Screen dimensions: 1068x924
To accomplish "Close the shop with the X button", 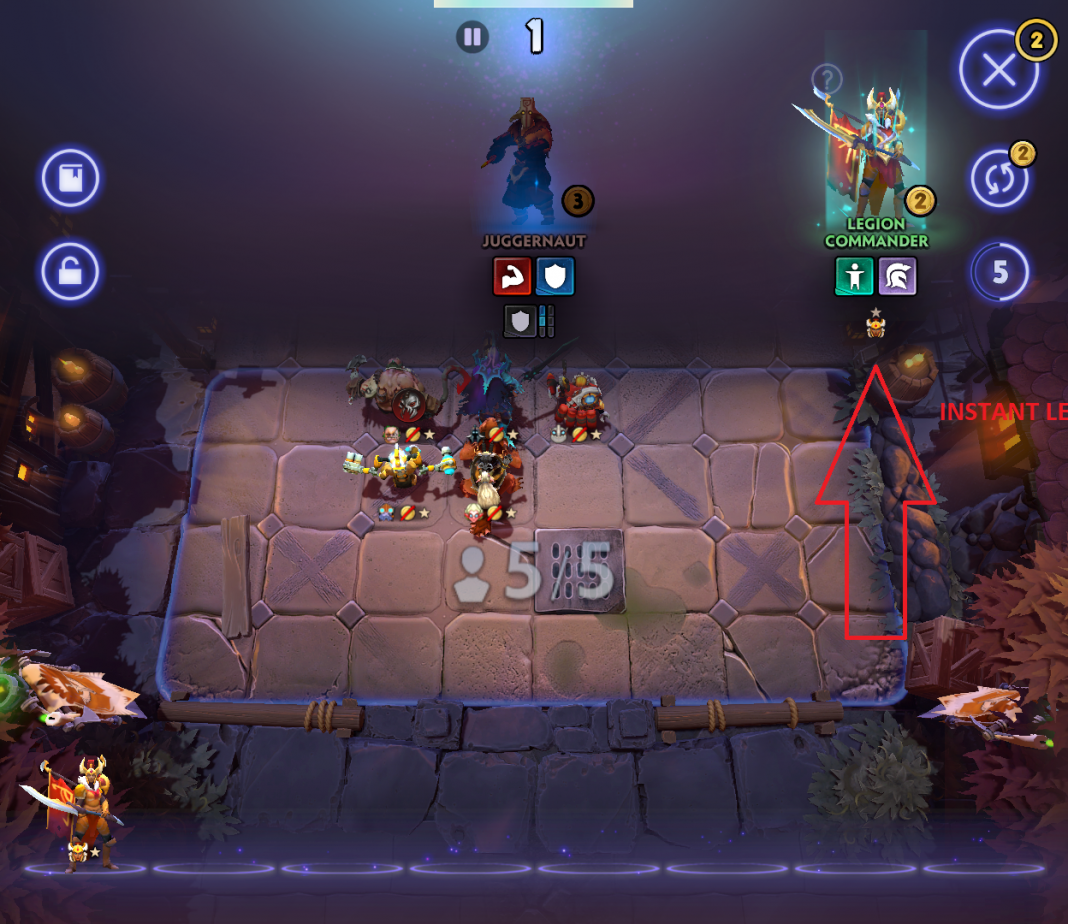I will pyautogui.click(x=998, y=70).
